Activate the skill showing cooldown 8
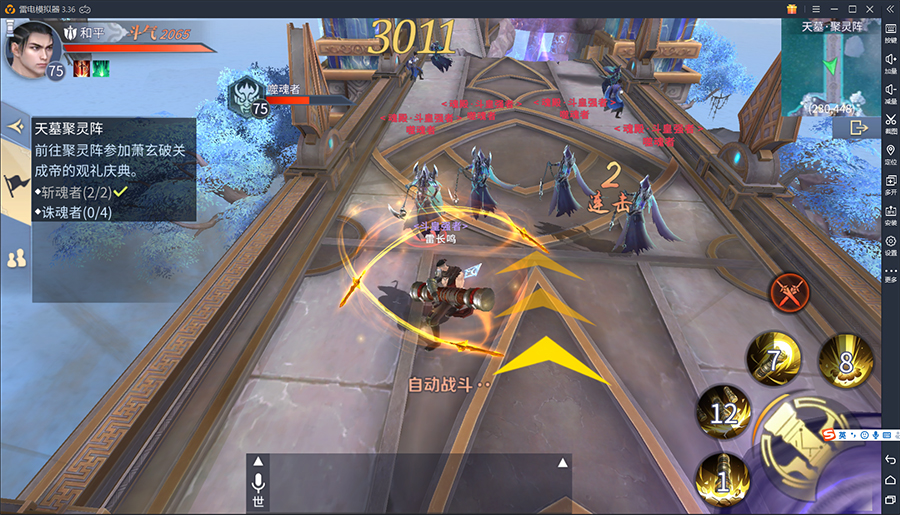Viewport: 900px width, 515px height. [845, 360]
